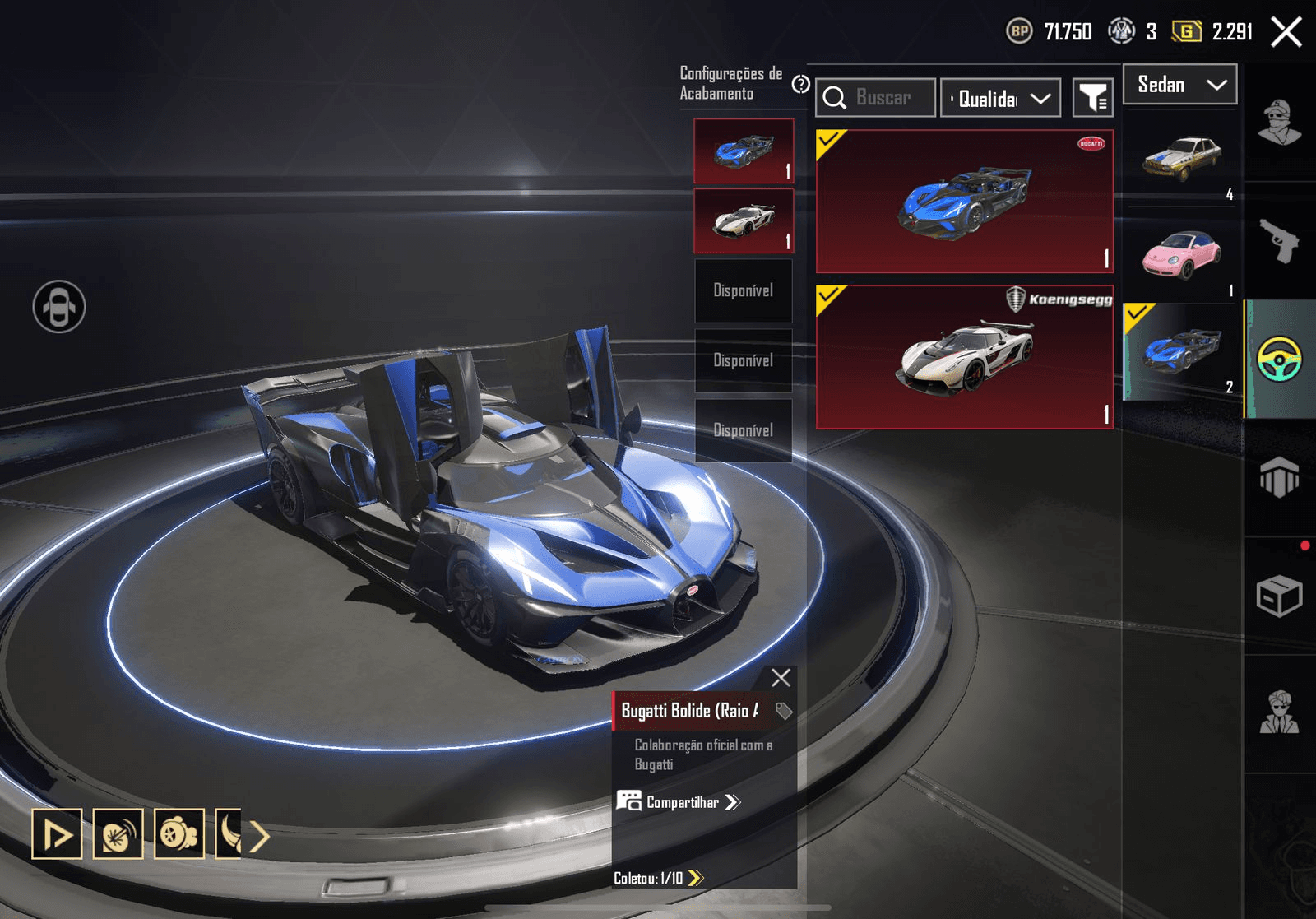This screenshot has width=1316, height=919.
Task: Select the blue Bugatti Bolide skin card
Action: [x=964, y=202]
